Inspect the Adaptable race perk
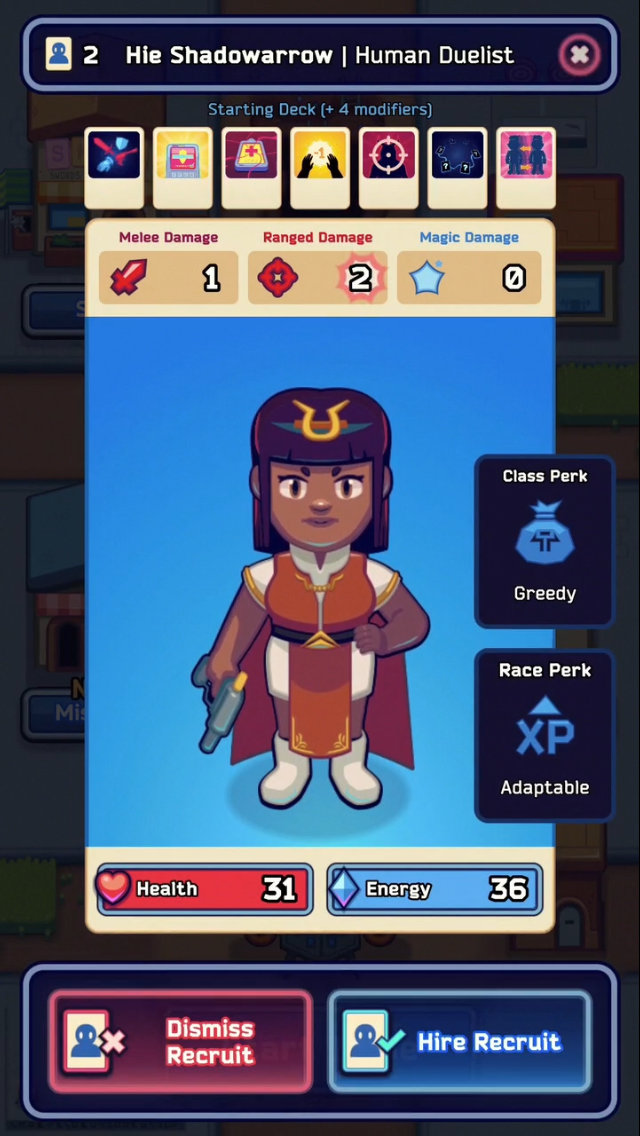640x1136 pixels. [544, 735]
